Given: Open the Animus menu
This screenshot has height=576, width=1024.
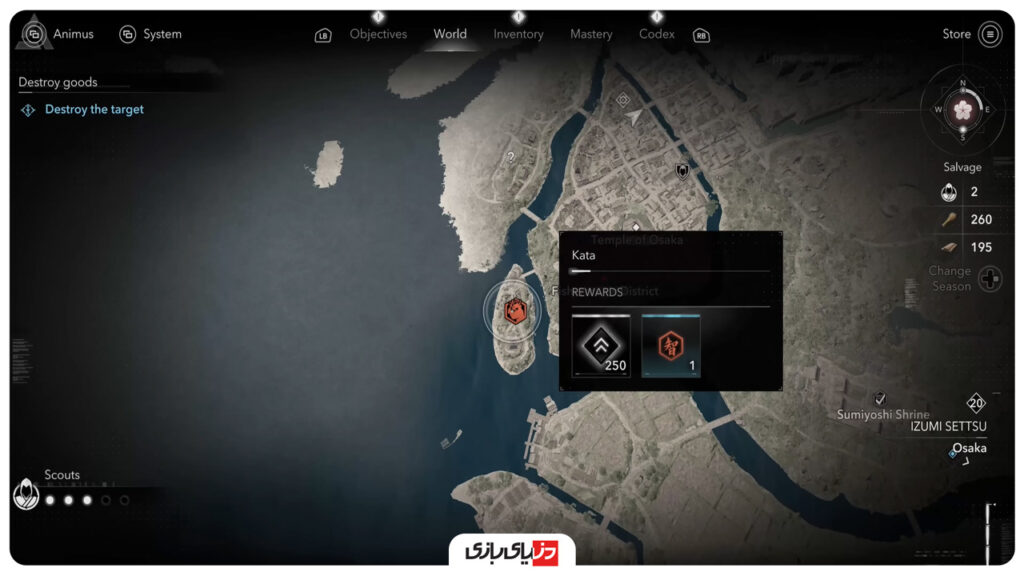Looking at the screenshot, I should coord(62,34).
